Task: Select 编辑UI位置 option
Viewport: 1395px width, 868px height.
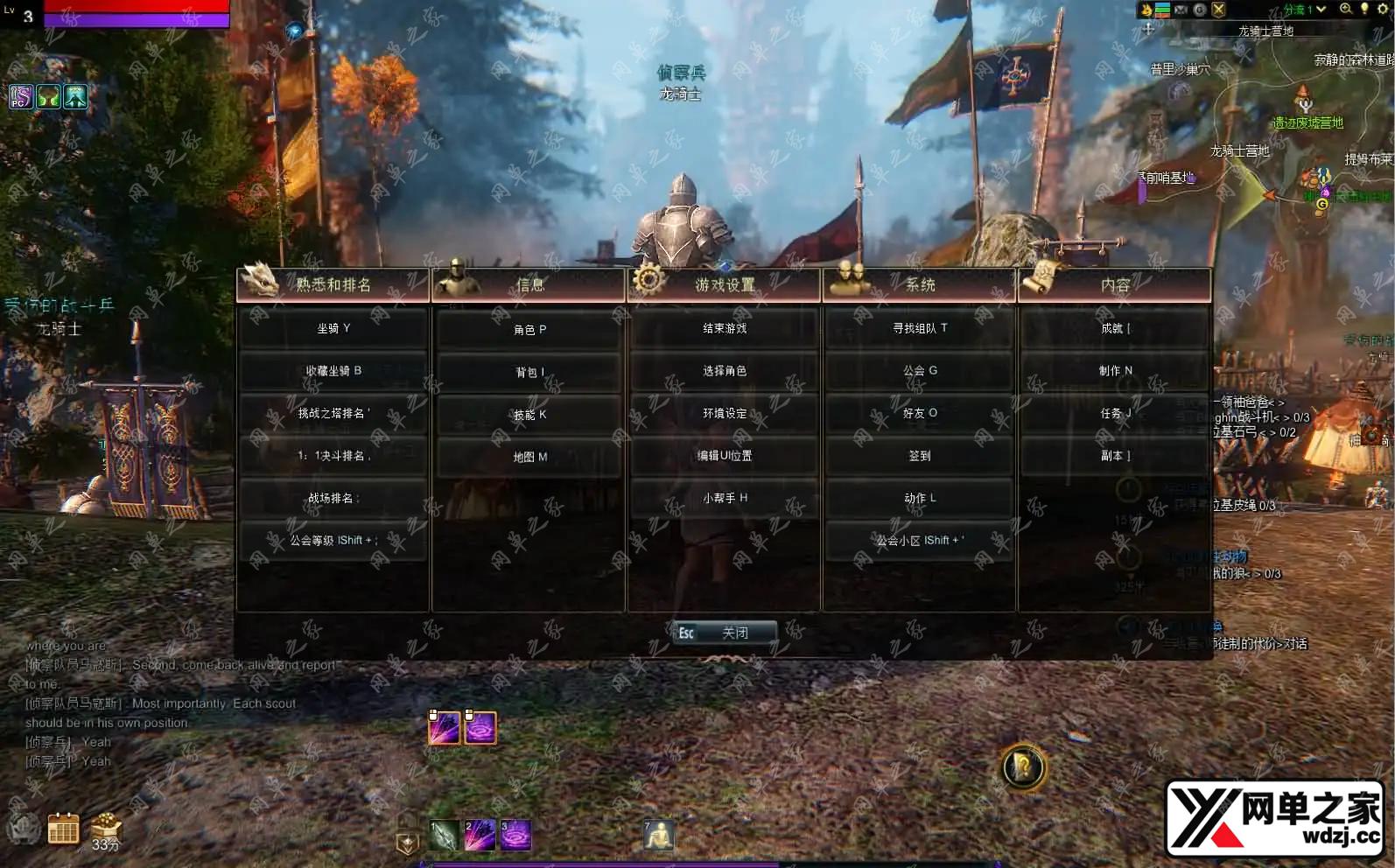Action: tap(725, 456)
